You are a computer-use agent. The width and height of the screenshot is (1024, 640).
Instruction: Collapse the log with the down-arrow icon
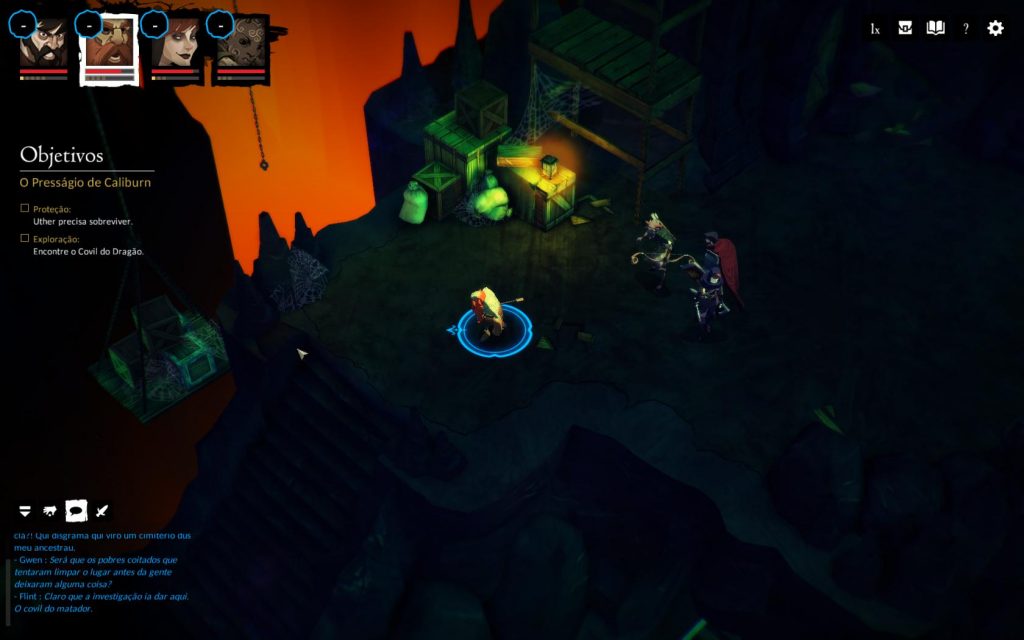coord(25,512)
